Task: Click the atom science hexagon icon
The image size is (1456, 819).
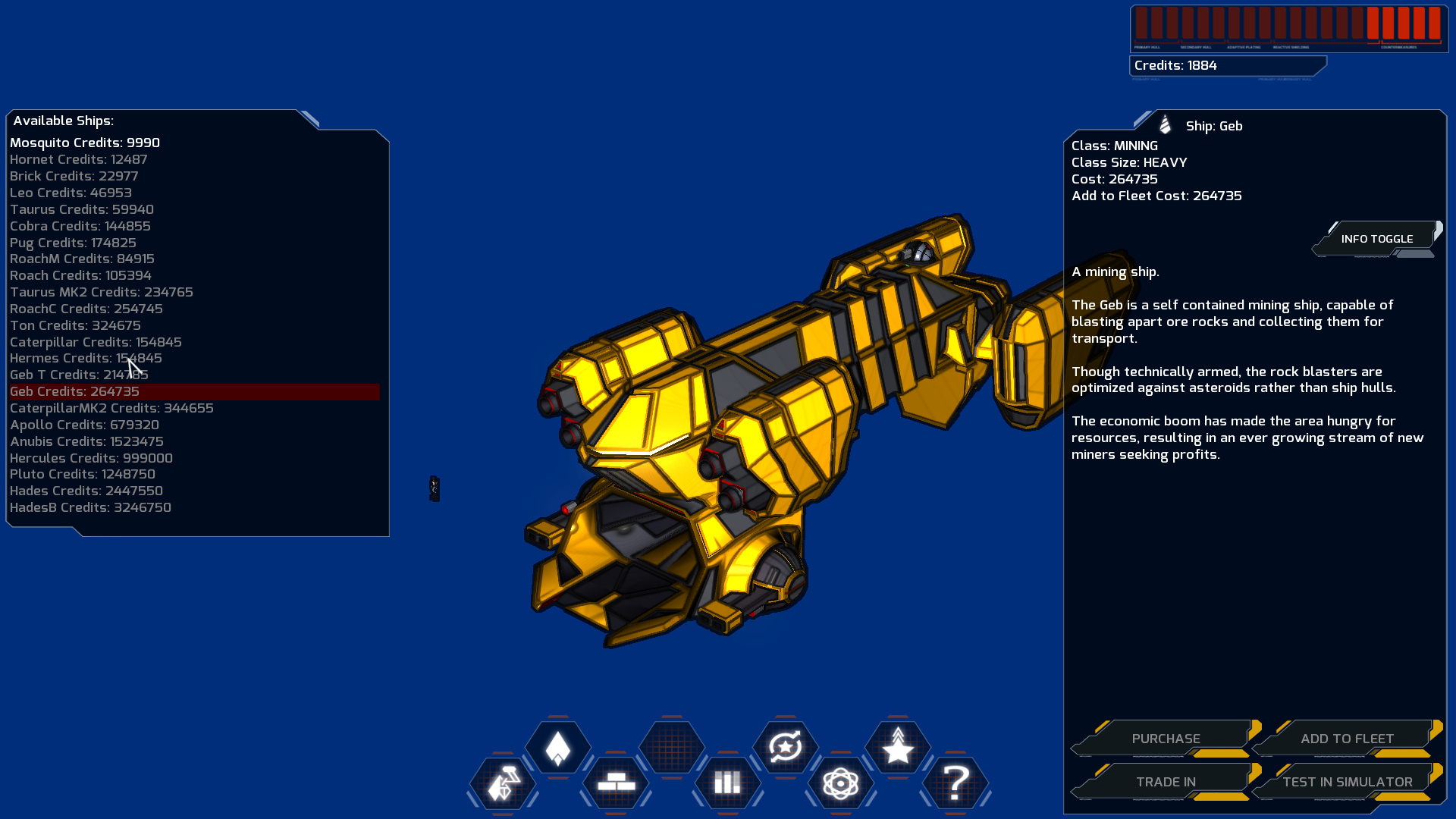Action: [x=840, y=785]
